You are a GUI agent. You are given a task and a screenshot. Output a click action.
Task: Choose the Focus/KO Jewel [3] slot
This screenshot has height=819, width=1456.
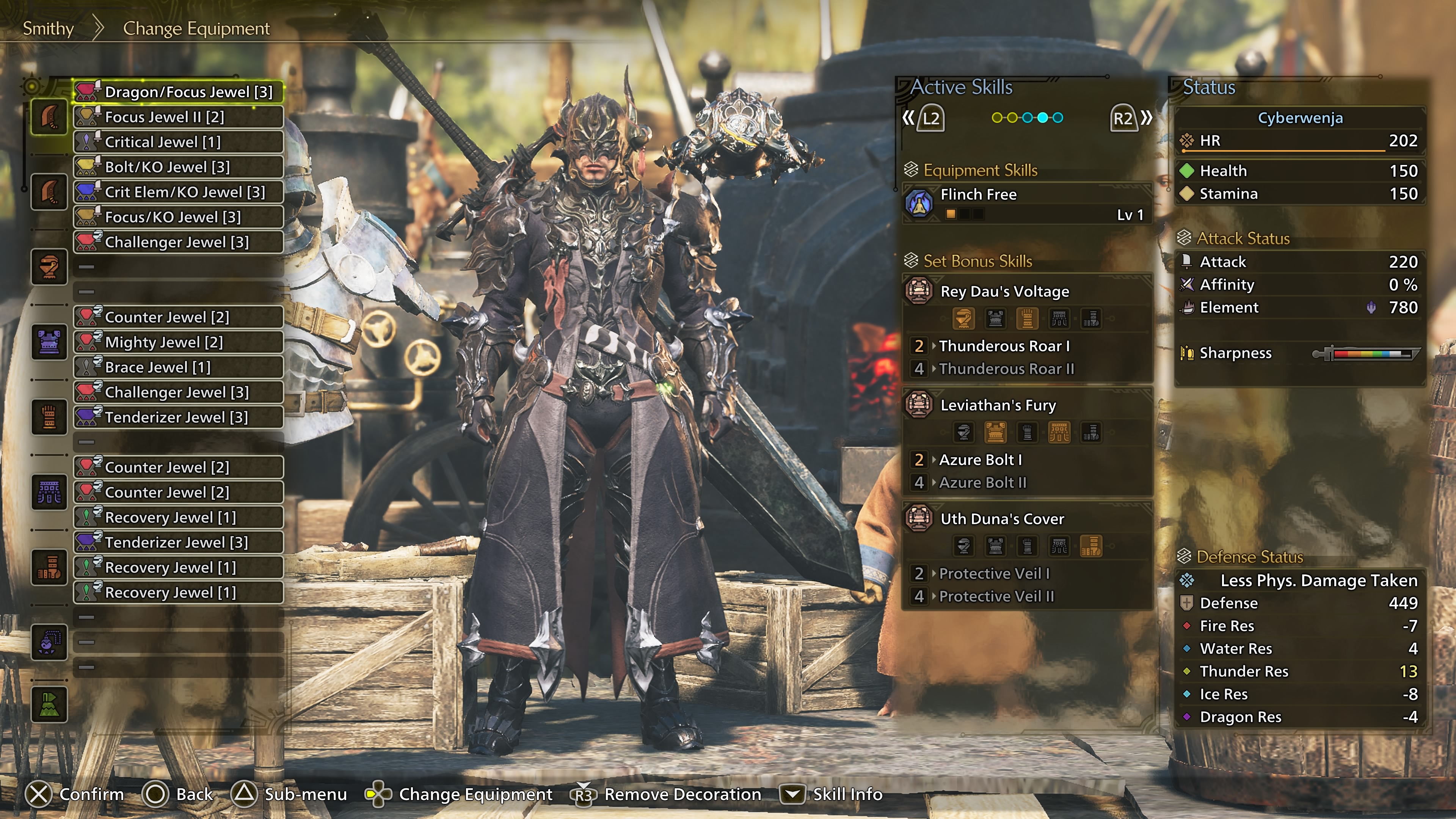coord(178,217)
